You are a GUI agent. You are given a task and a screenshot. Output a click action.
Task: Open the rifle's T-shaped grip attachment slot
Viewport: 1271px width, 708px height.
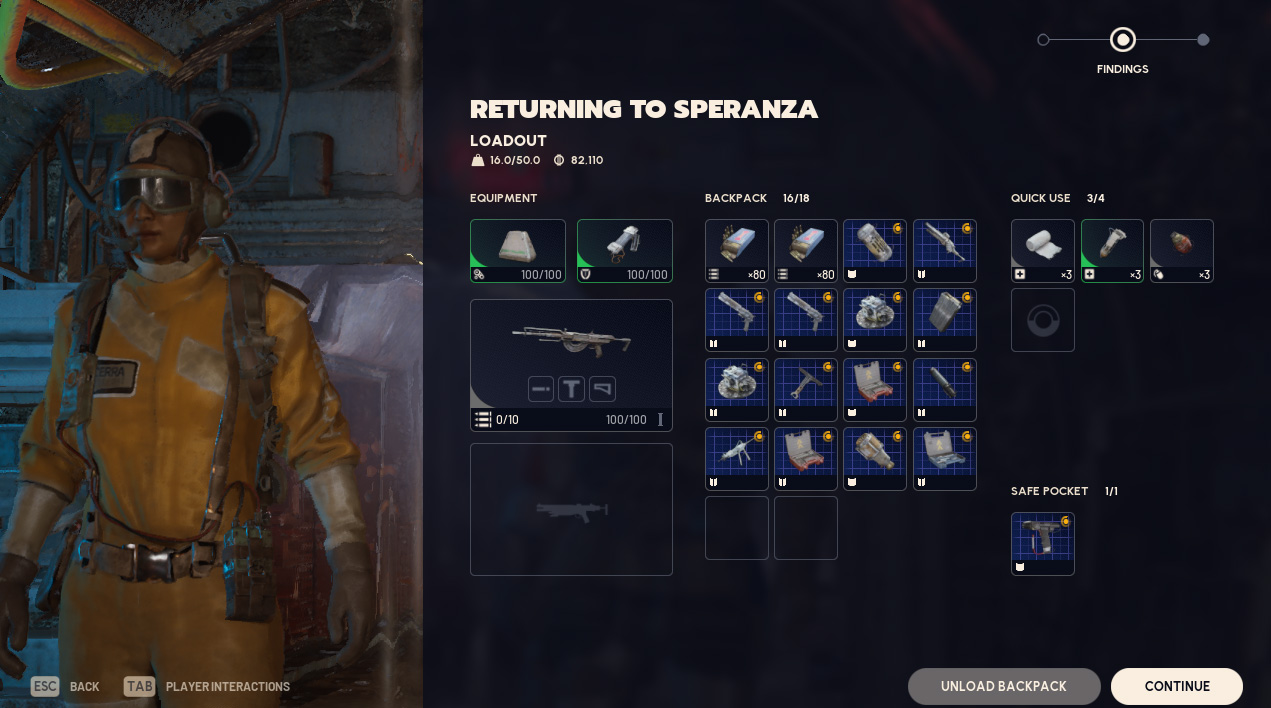[571, 389]
